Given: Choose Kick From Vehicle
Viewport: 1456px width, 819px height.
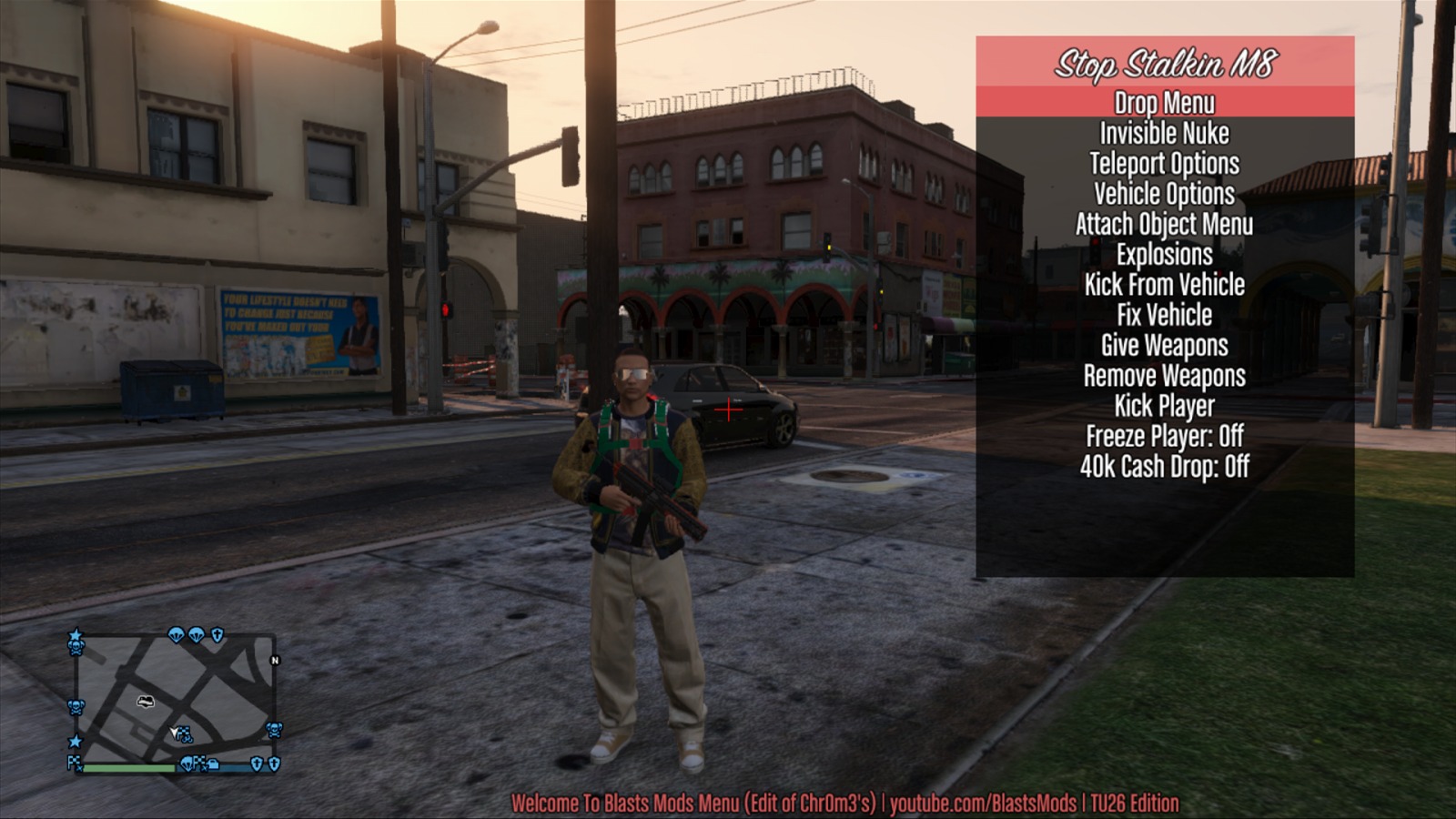Looking at the screenshot, I should click(x=1164, y=285).
